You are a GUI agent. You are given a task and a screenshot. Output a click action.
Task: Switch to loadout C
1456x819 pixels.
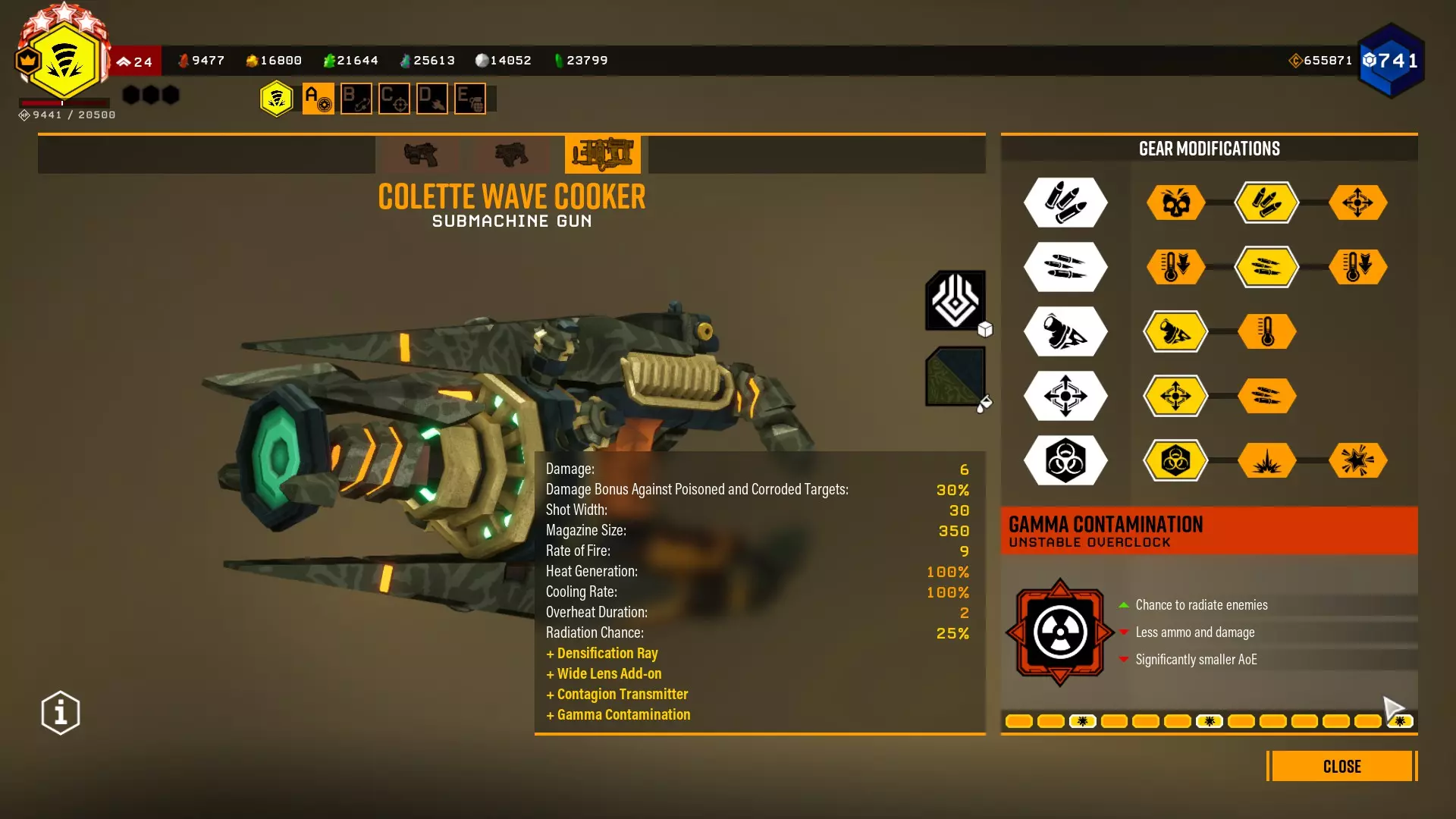pyautogui.click(x=394, y=99)
